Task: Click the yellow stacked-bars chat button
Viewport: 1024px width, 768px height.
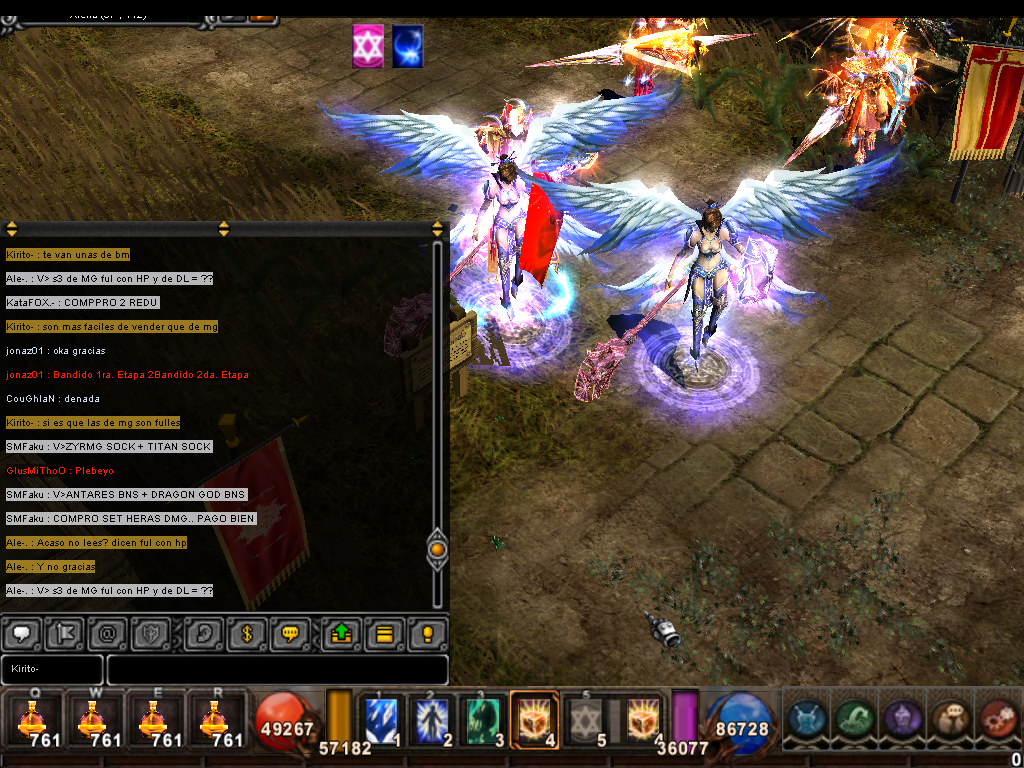Action: point(384,633)
